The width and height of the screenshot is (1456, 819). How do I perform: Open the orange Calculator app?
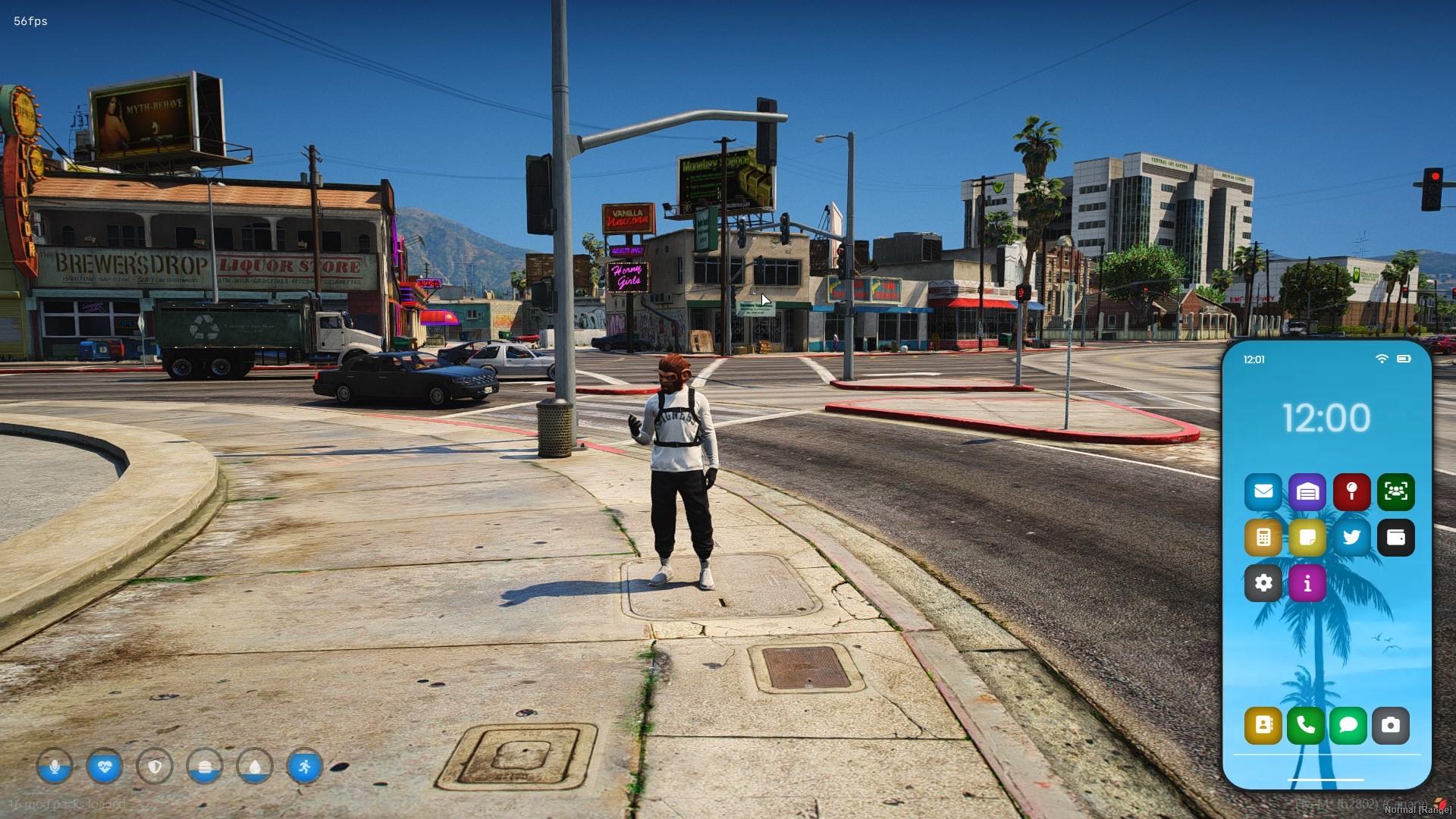[1263, 538]
